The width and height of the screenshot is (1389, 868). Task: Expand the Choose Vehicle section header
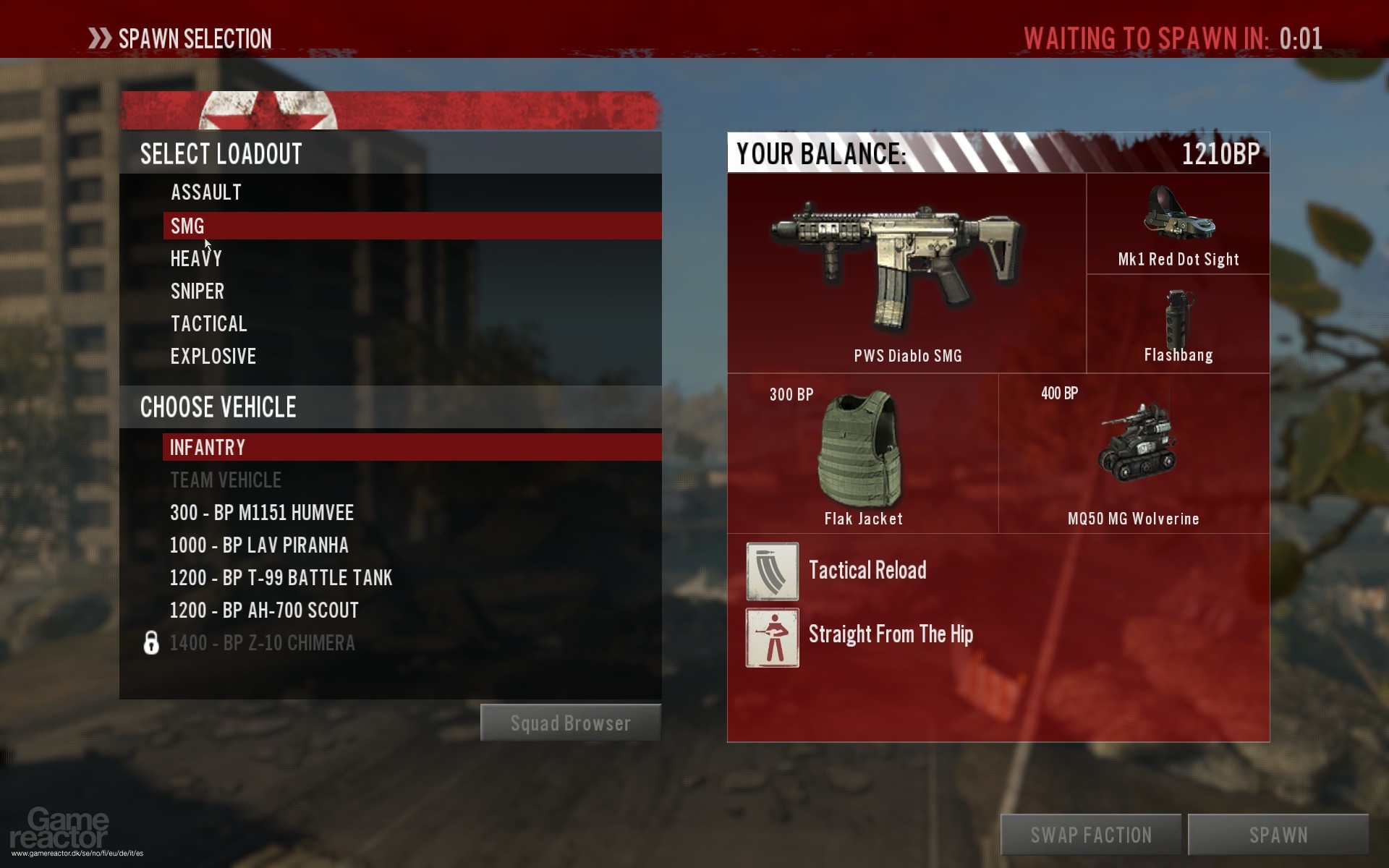click(217, 407)
